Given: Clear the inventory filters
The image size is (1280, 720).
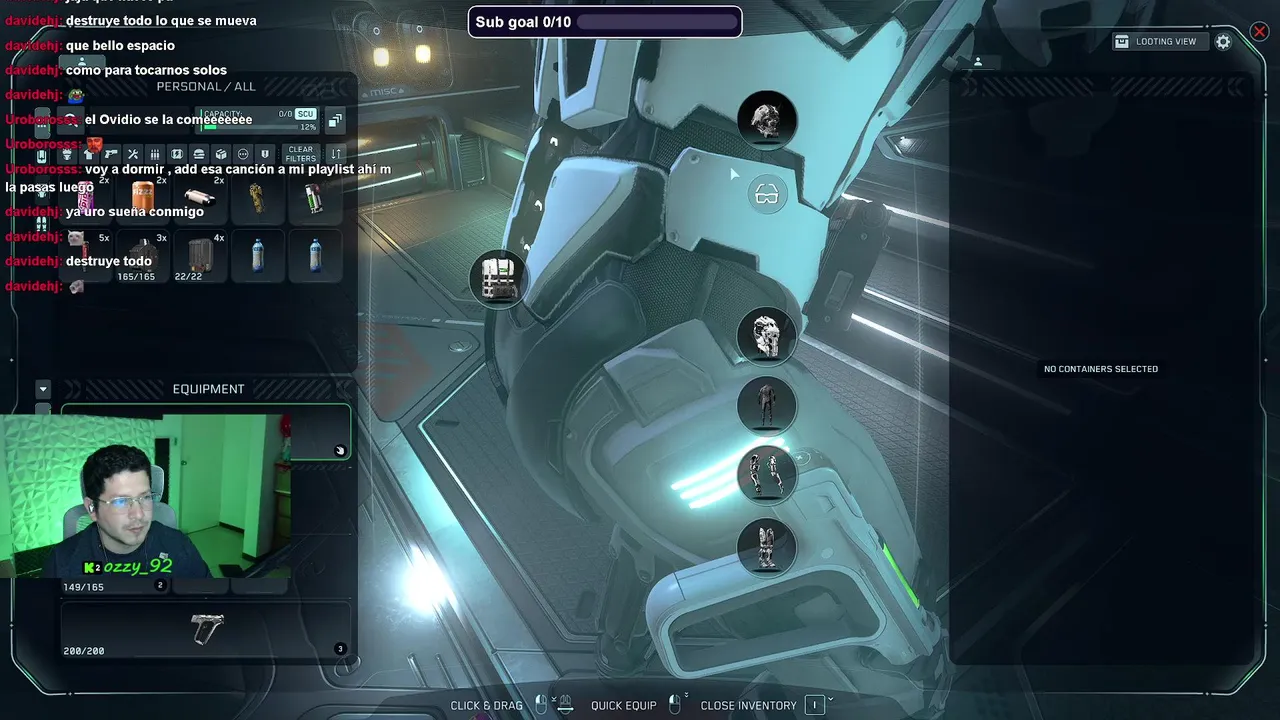Looking at the screenshot, I should (x=301, y=154).
